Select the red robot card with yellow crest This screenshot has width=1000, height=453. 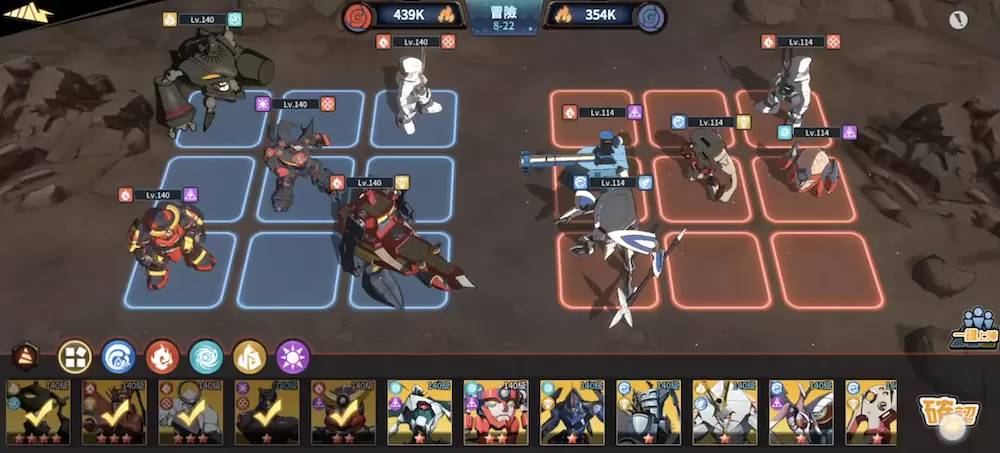496,411
